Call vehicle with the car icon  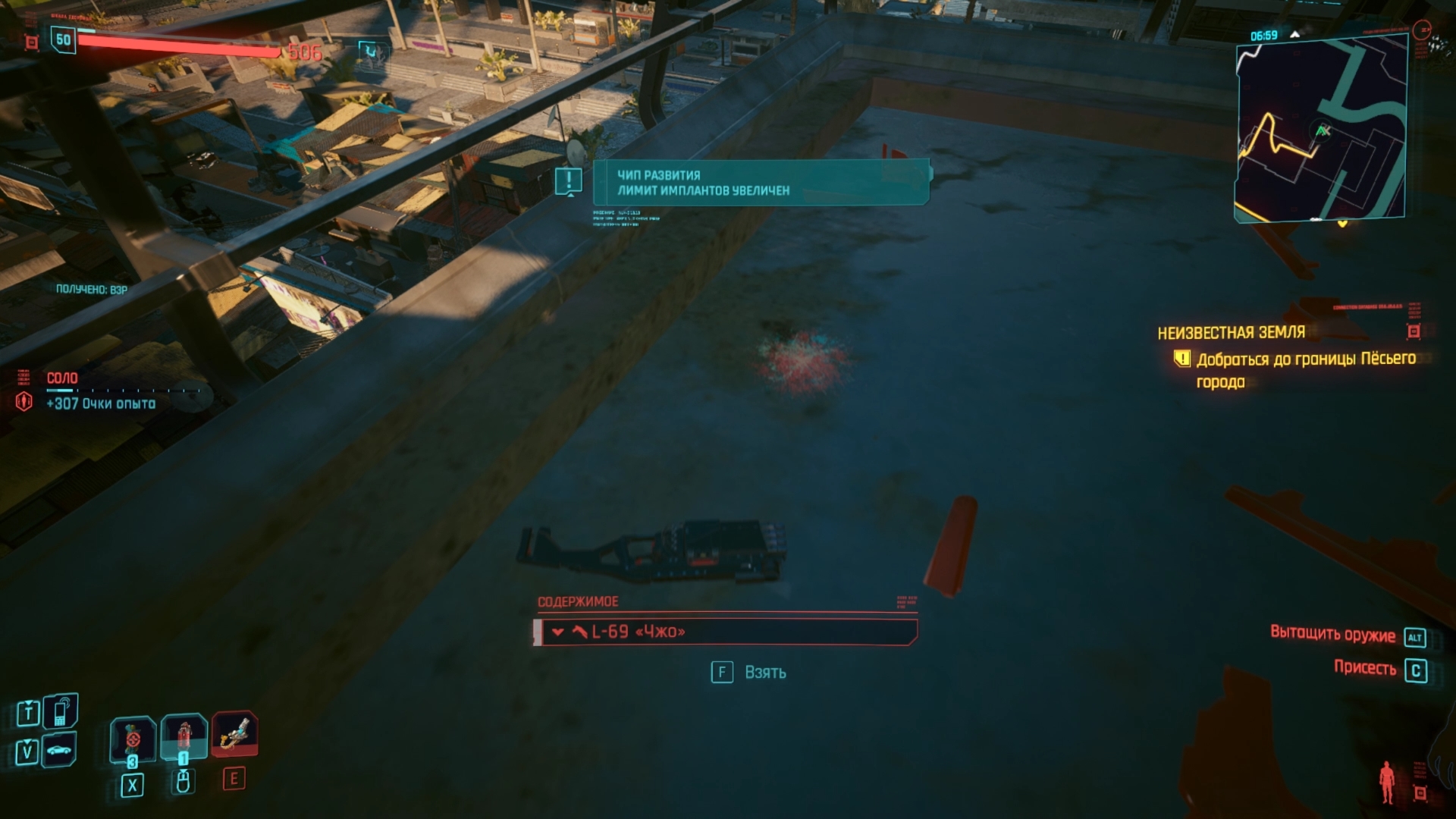[59, 751]
